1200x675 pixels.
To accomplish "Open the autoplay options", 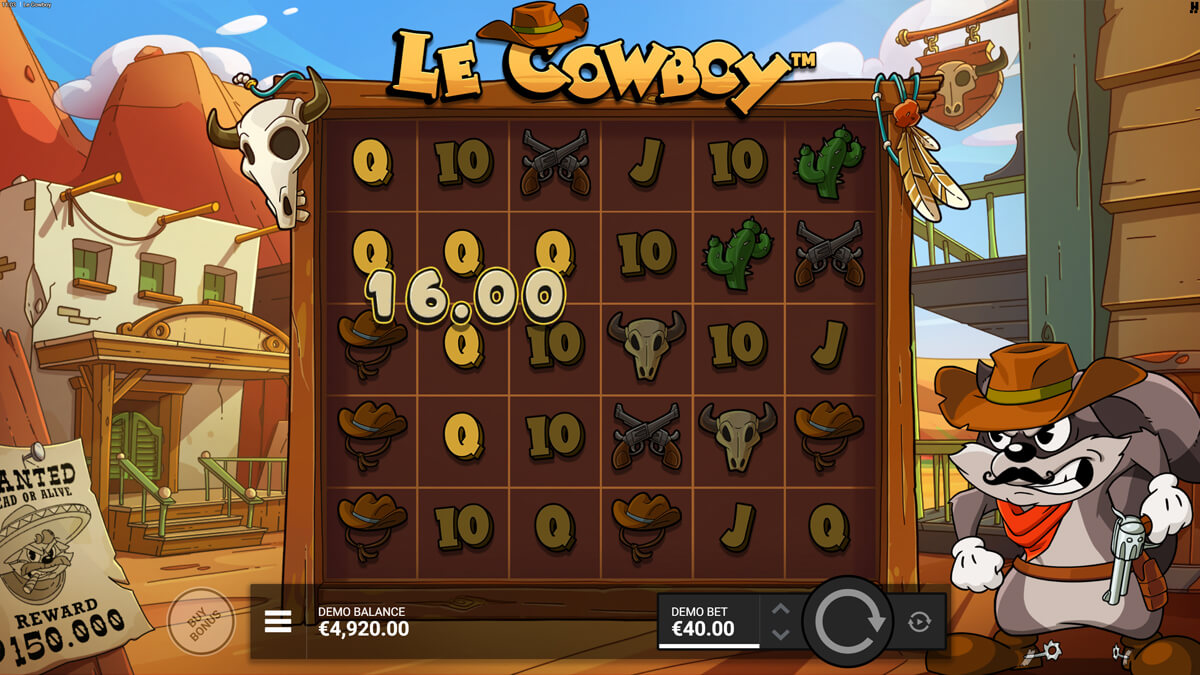I will click(919, 622).
